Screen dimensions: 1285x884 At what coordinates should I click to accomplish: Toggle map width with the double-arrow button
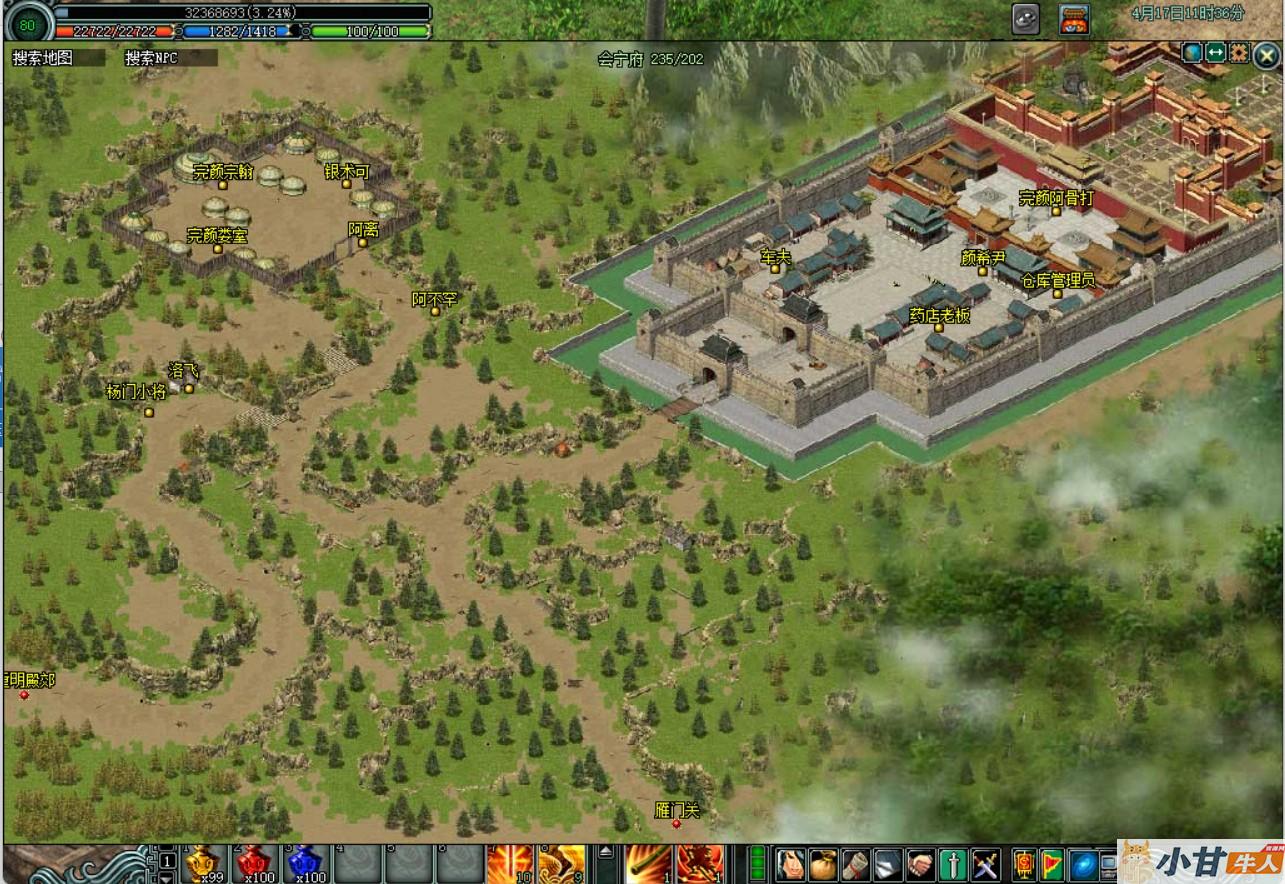coord(1216,53)
